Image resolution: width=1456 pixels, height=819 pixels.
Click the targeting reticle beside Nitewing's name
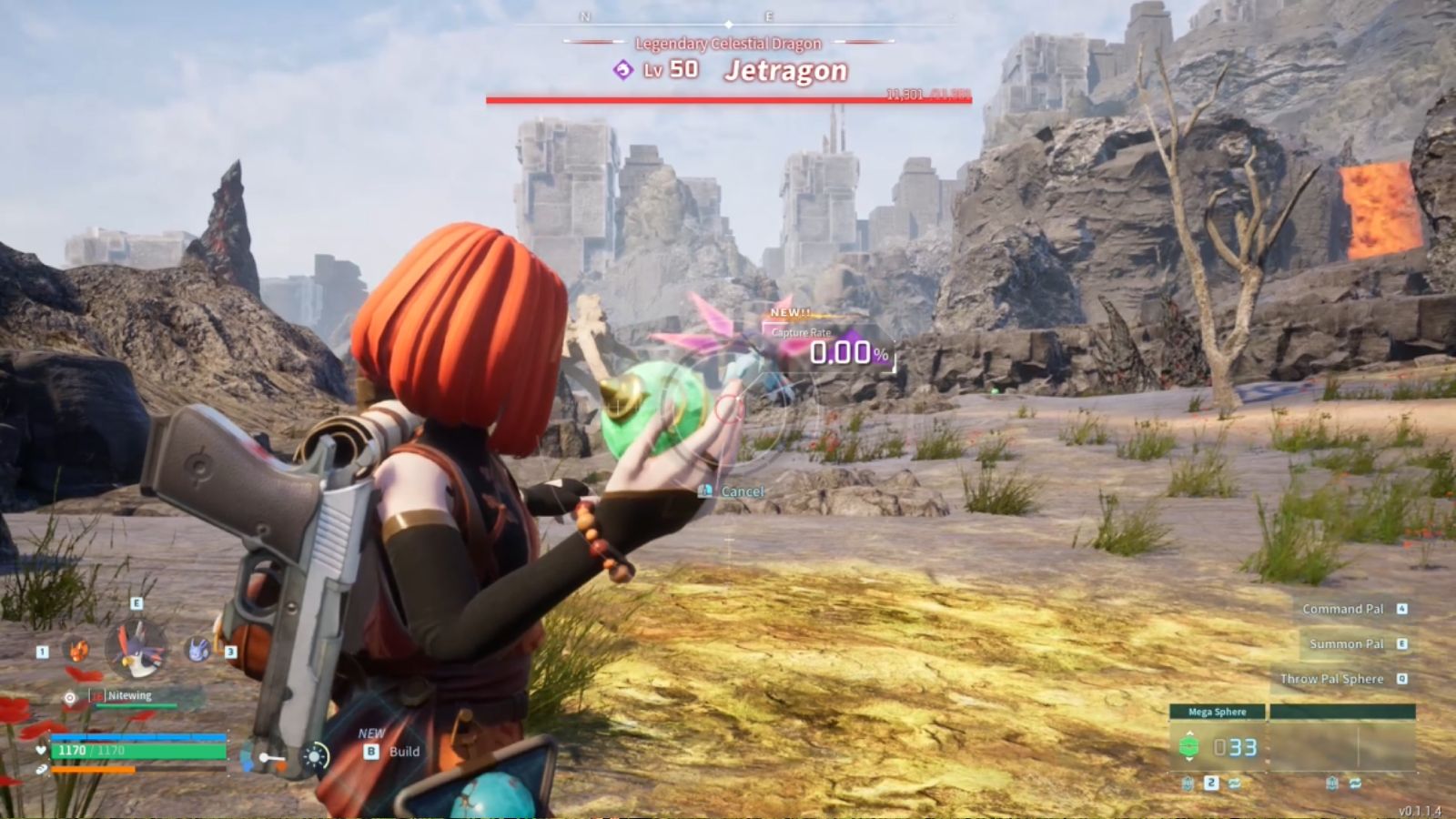point(68,695)
